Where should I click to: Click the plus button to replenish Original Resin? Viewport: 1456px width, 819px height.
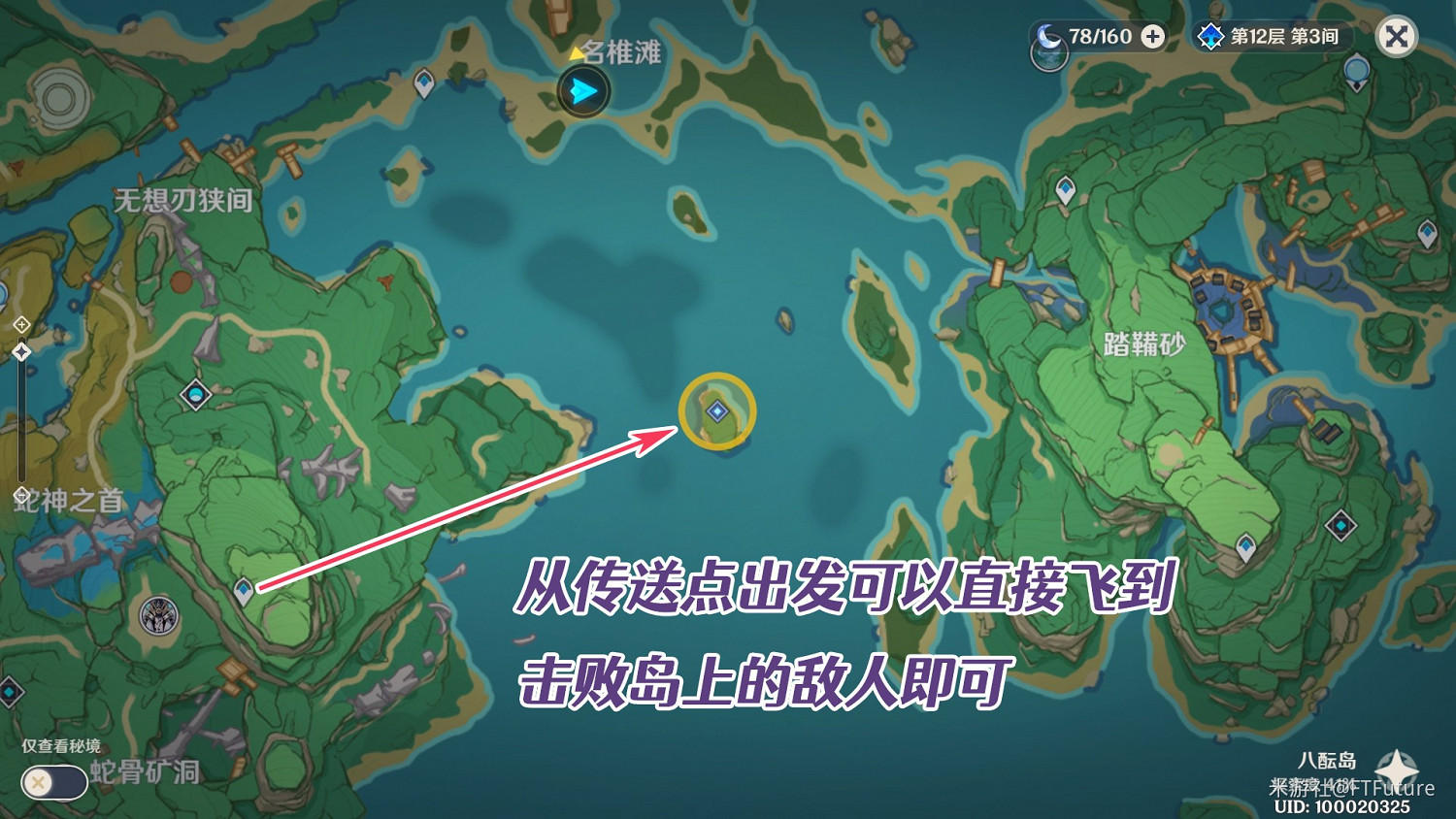[1151, 38]
